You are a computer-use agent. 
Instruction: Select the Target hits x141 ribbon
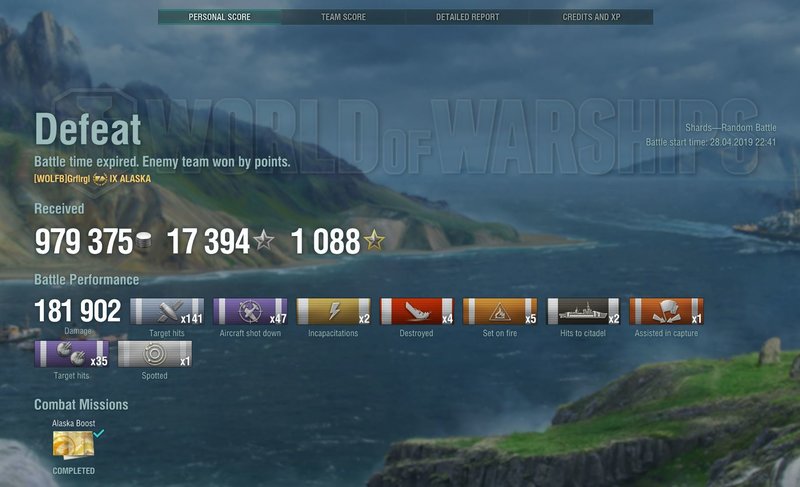click(x=167, y=311)
